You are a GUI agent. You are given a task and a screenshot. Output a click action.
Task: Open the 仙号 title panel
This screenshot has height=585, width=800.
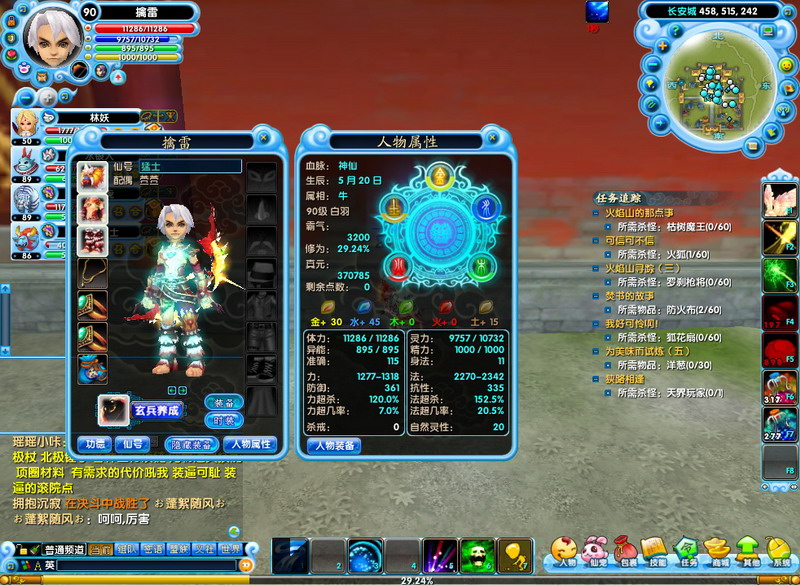click(131, 444)
